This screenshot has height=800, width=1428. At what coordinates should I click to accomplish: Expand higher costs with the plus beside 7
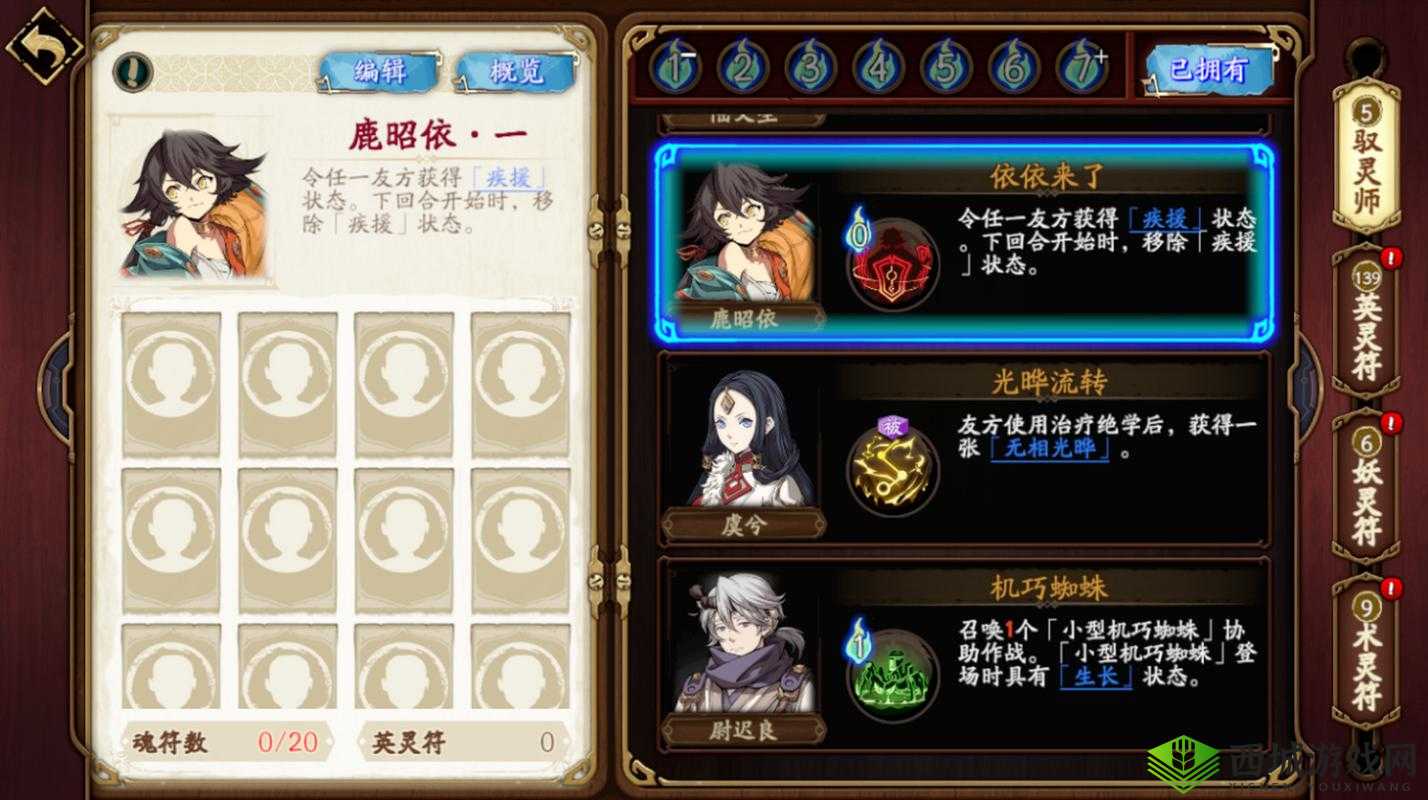point(1103,55)
